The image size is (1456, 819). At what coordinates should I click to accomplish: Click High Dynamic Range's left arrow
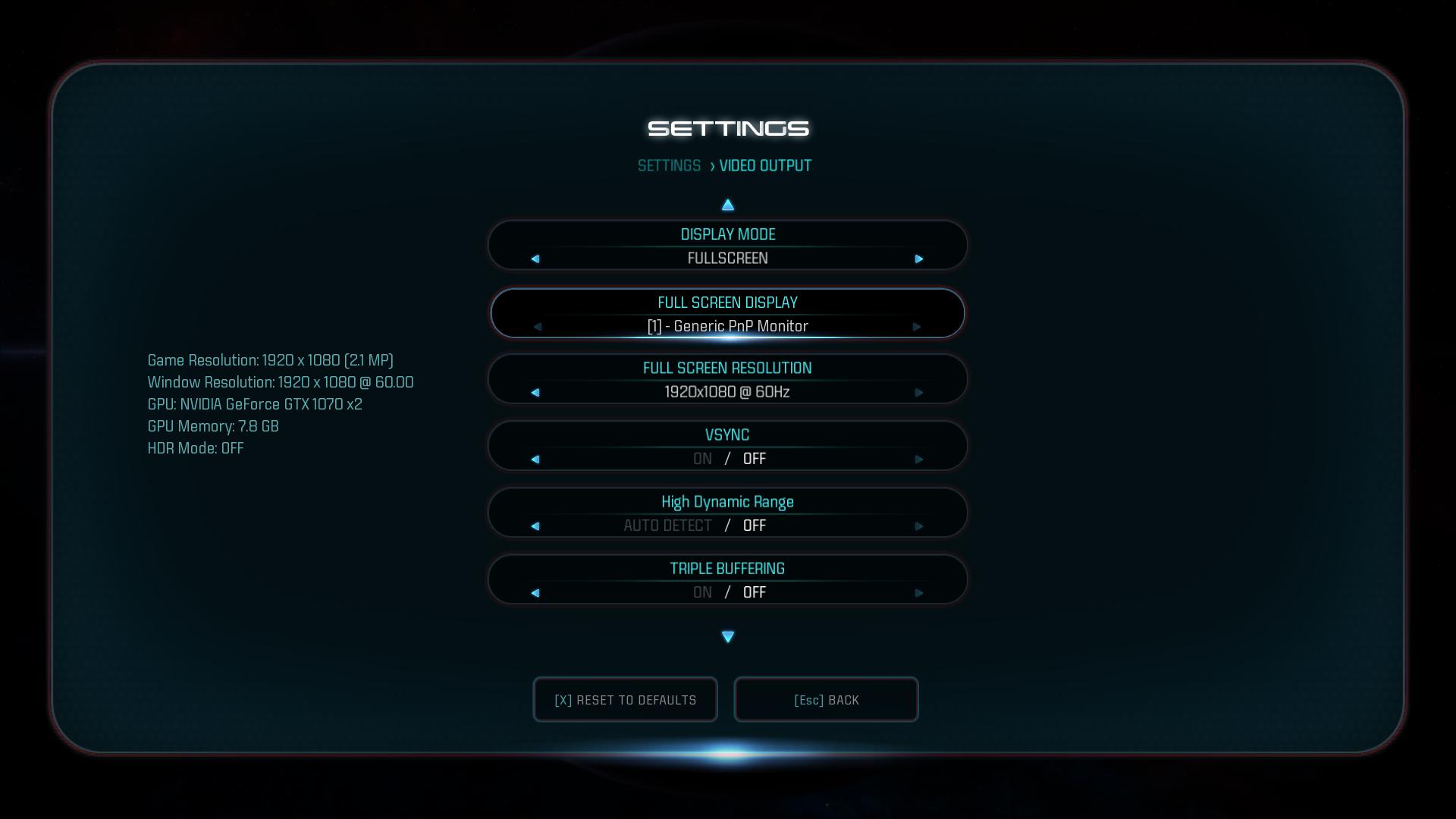tap(535, 526)
